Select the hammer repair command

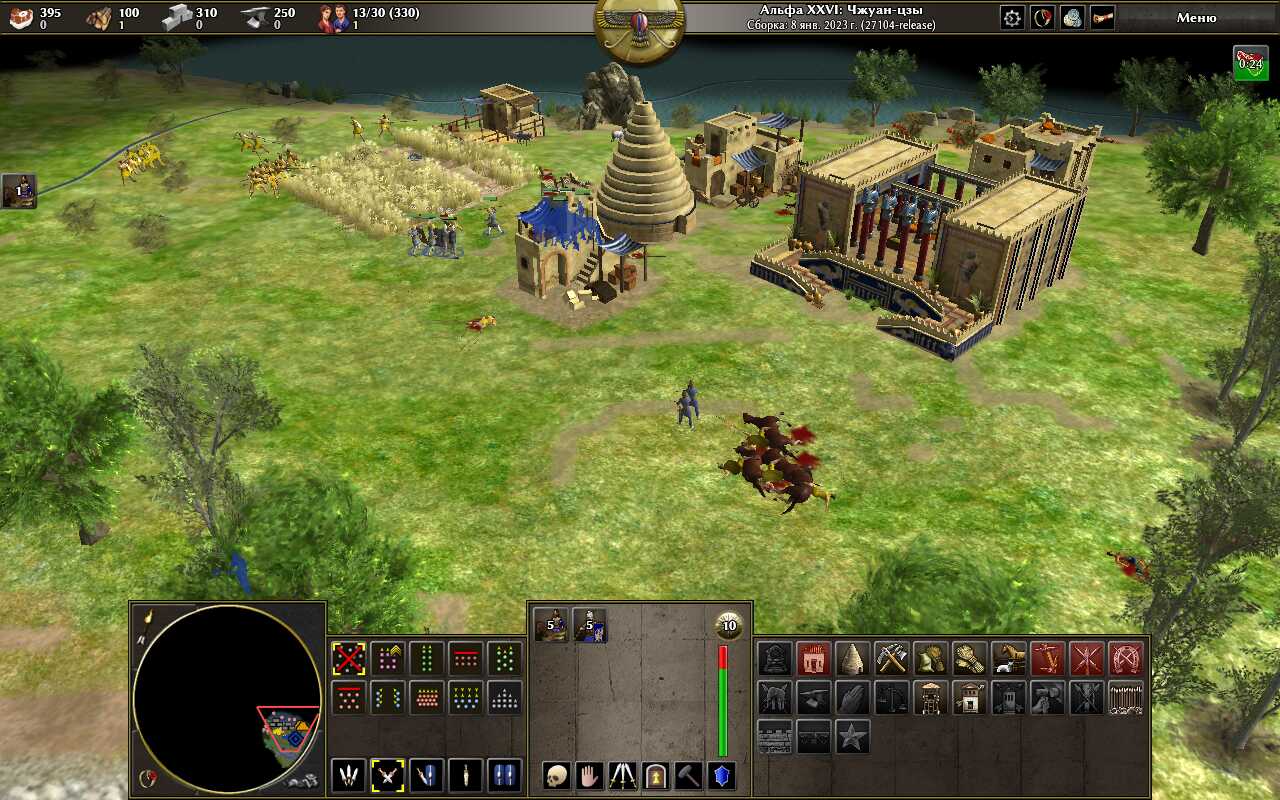click(689, 775)
